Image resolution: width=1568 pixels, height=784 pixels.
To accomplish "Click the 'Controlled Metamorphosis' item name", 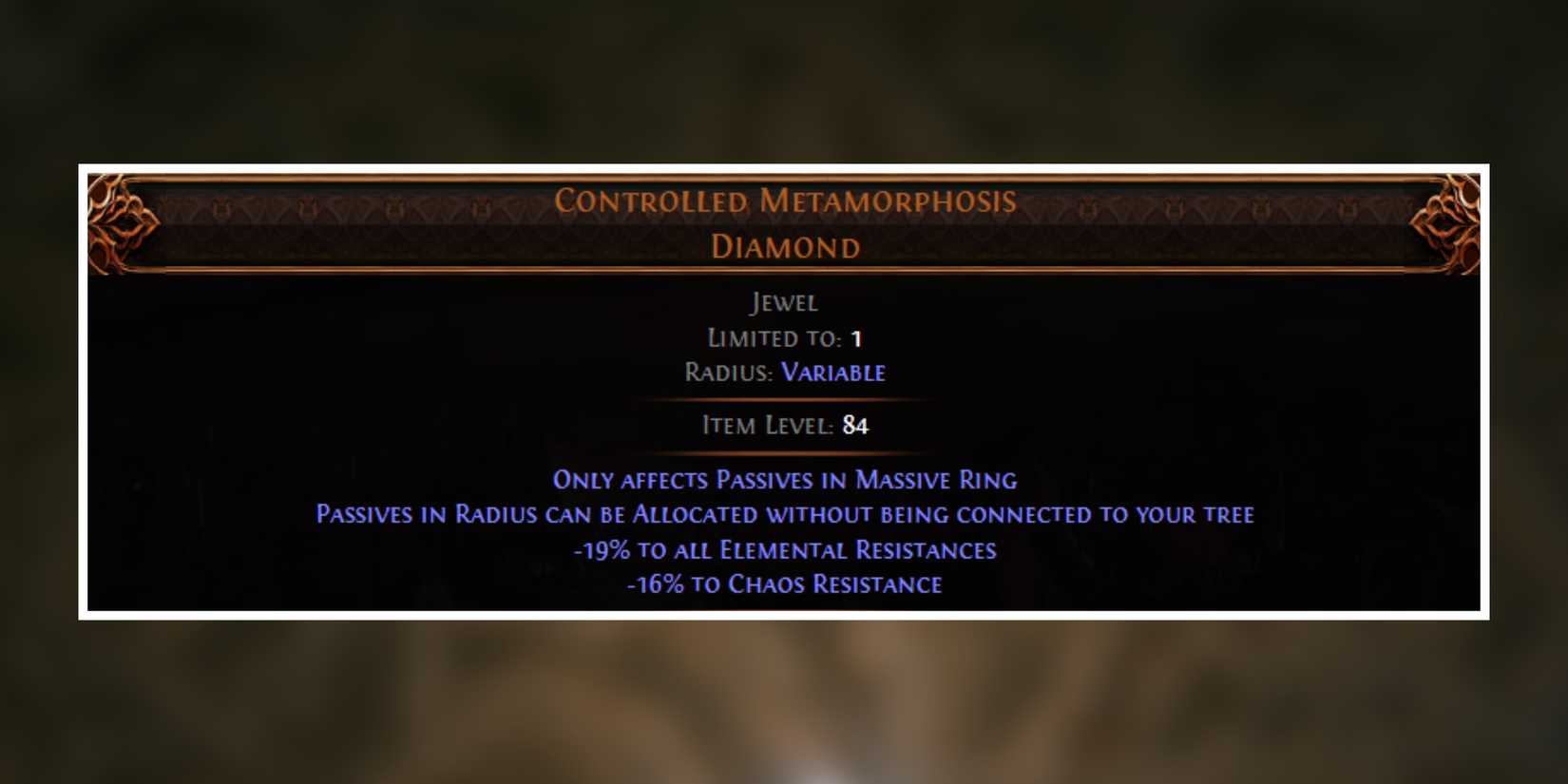I will pyautogui.click(x=785, y=201).
